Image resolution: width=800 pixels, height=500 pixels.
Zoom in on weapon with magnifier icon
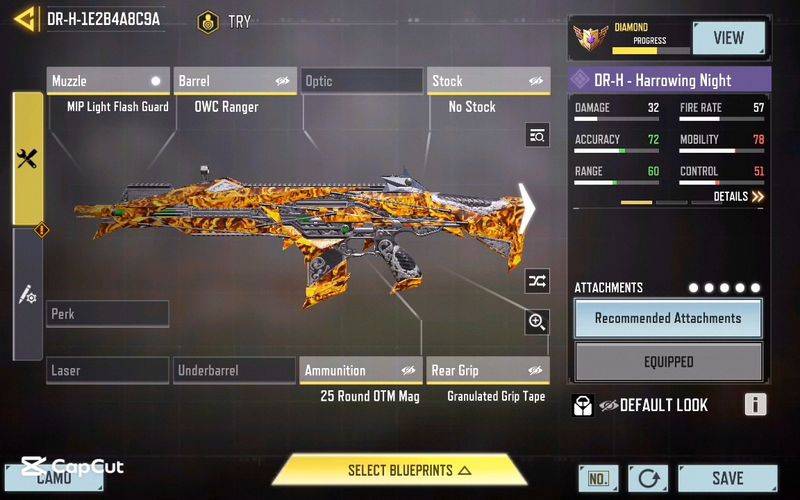(537, 322)
